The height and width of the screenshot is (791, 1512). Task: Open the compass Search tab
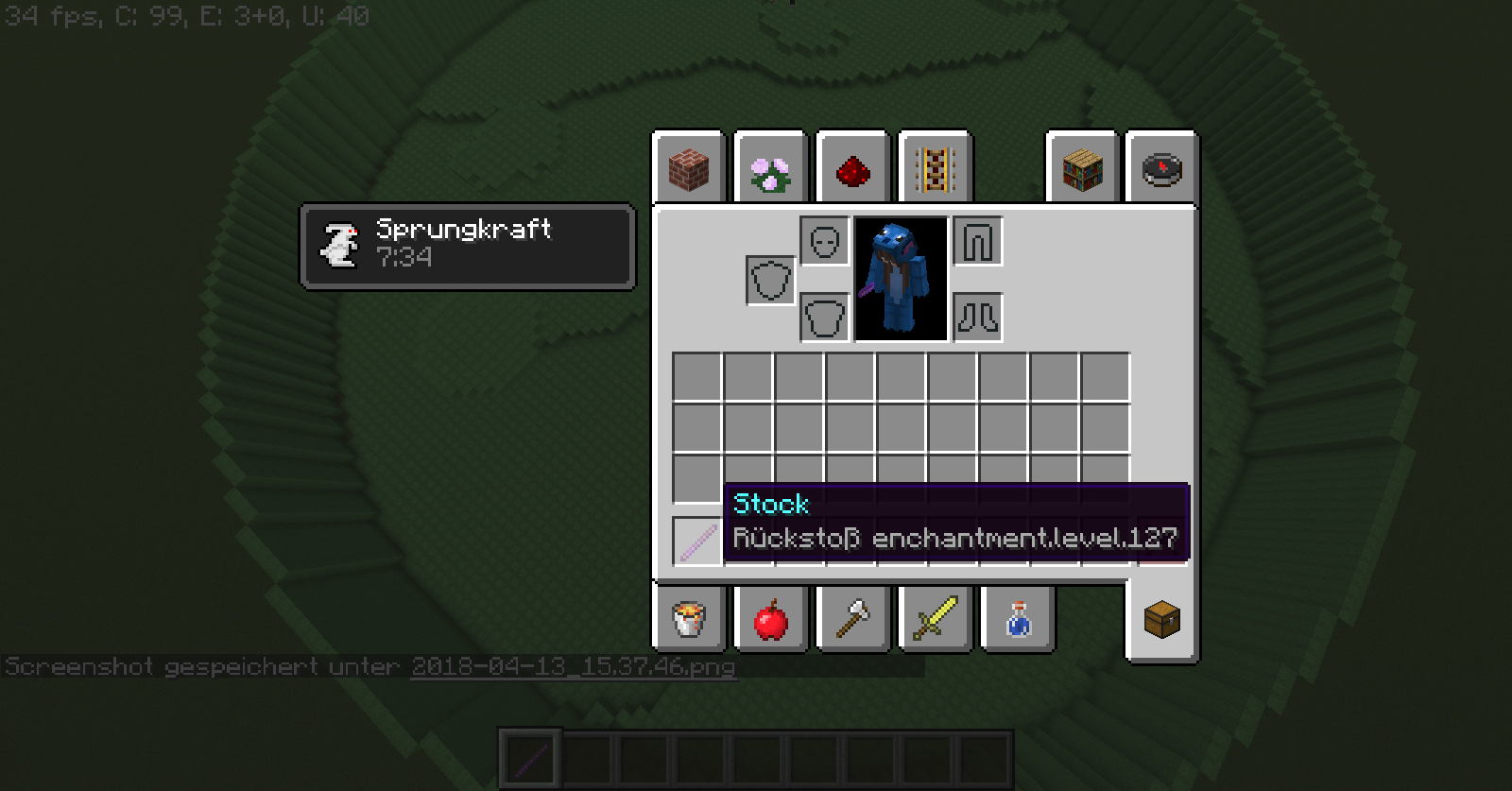(x=1162, y=170)
